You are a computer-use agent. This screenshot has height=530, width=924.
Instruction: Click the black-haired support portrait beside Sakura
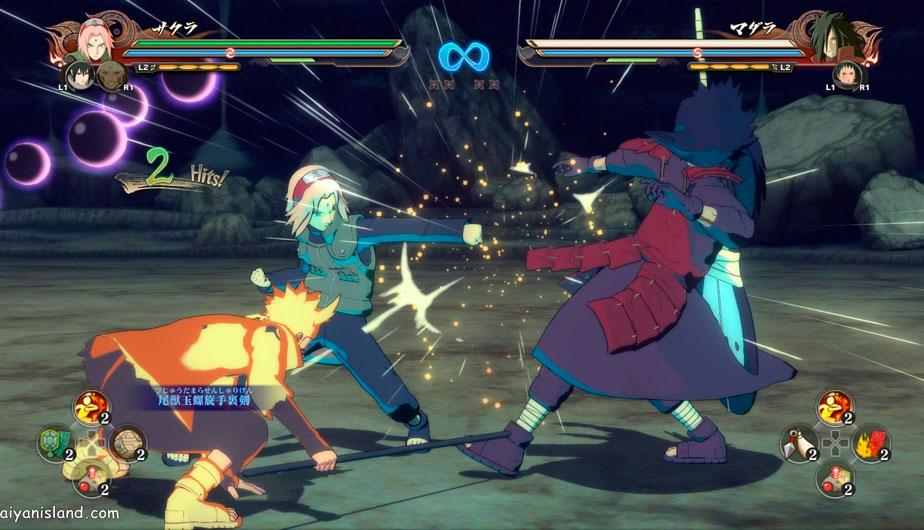(80, 75)
